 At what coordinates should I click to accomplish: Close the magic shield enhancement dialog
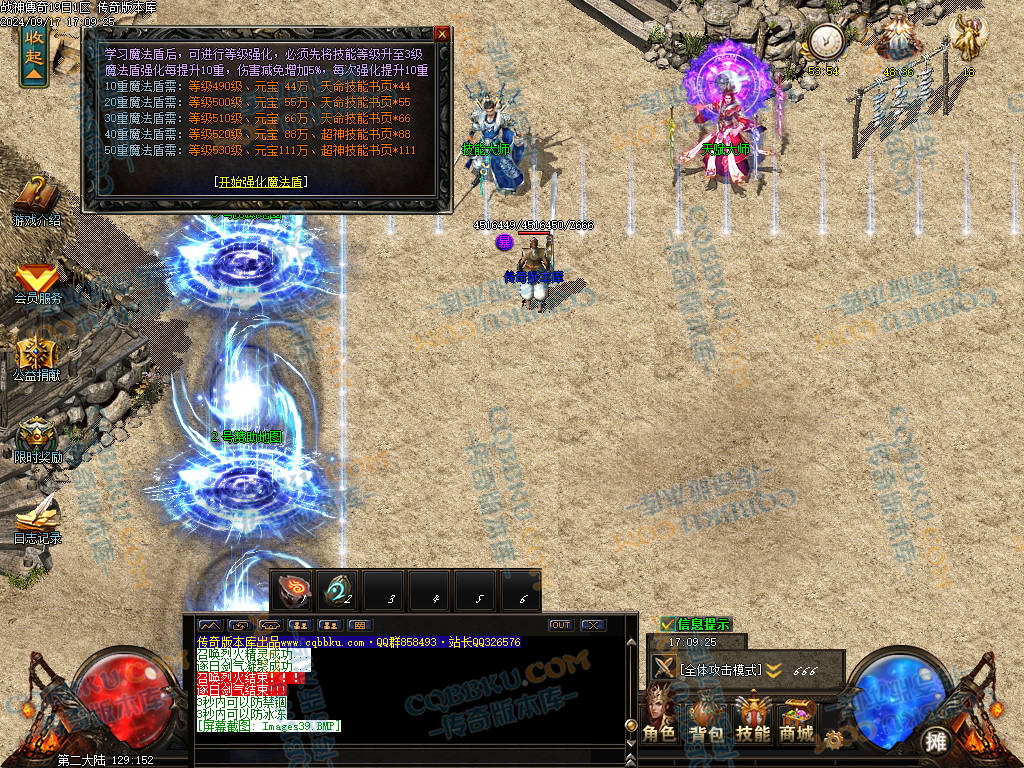(x=442, y=33)
